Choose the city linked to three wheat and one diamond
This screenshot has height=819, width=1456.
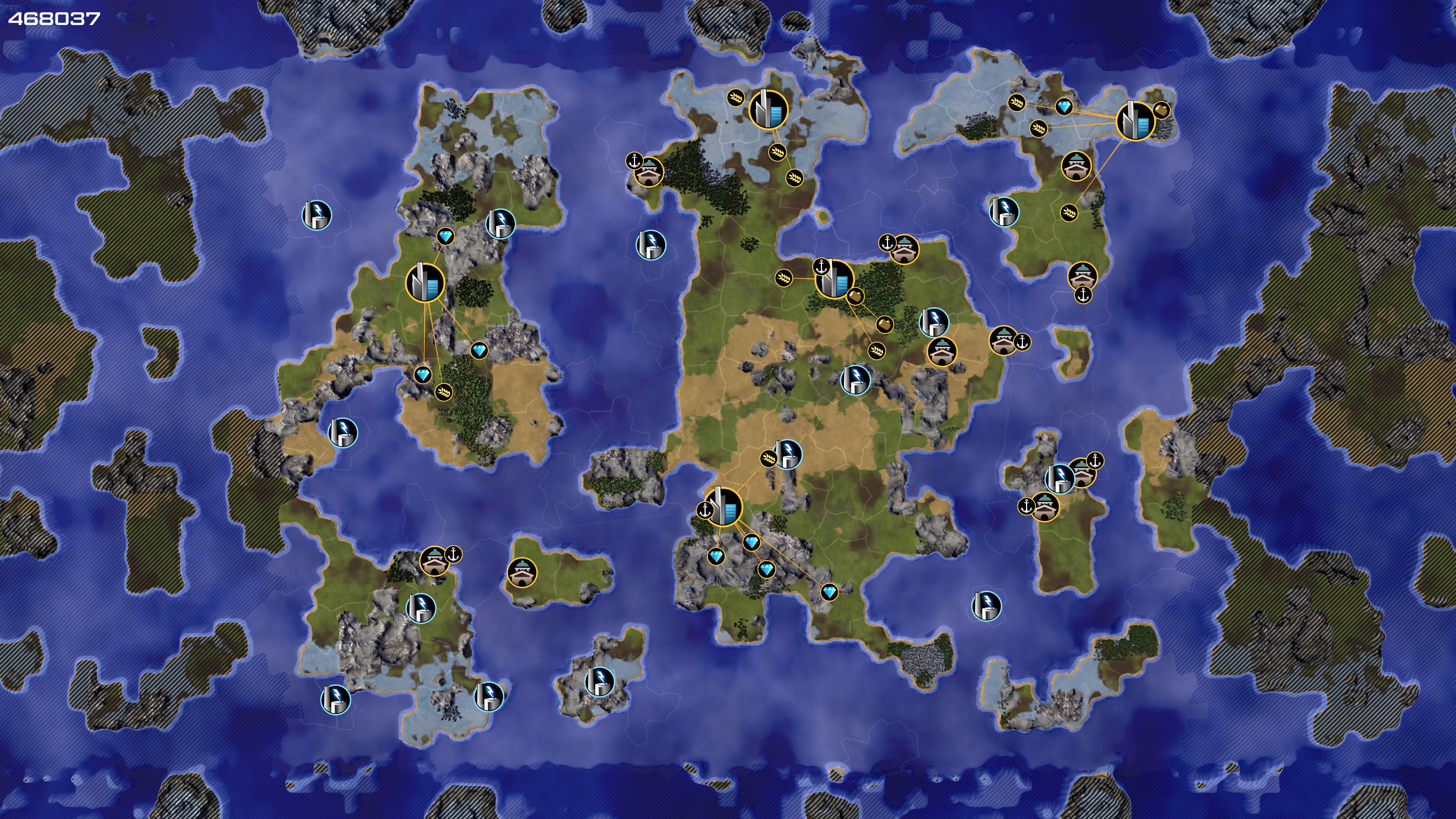click(1136, 121)
